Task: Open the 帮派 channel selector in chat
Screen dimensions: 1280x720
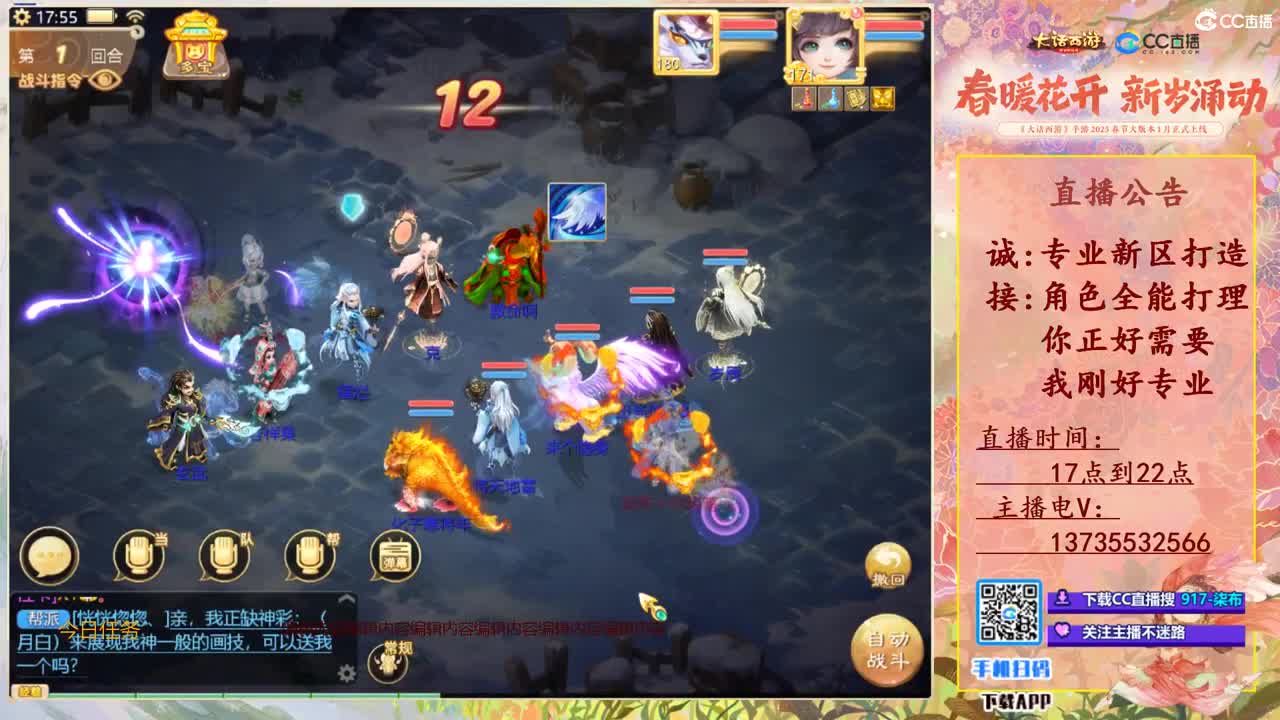Action: coord(42,616)
